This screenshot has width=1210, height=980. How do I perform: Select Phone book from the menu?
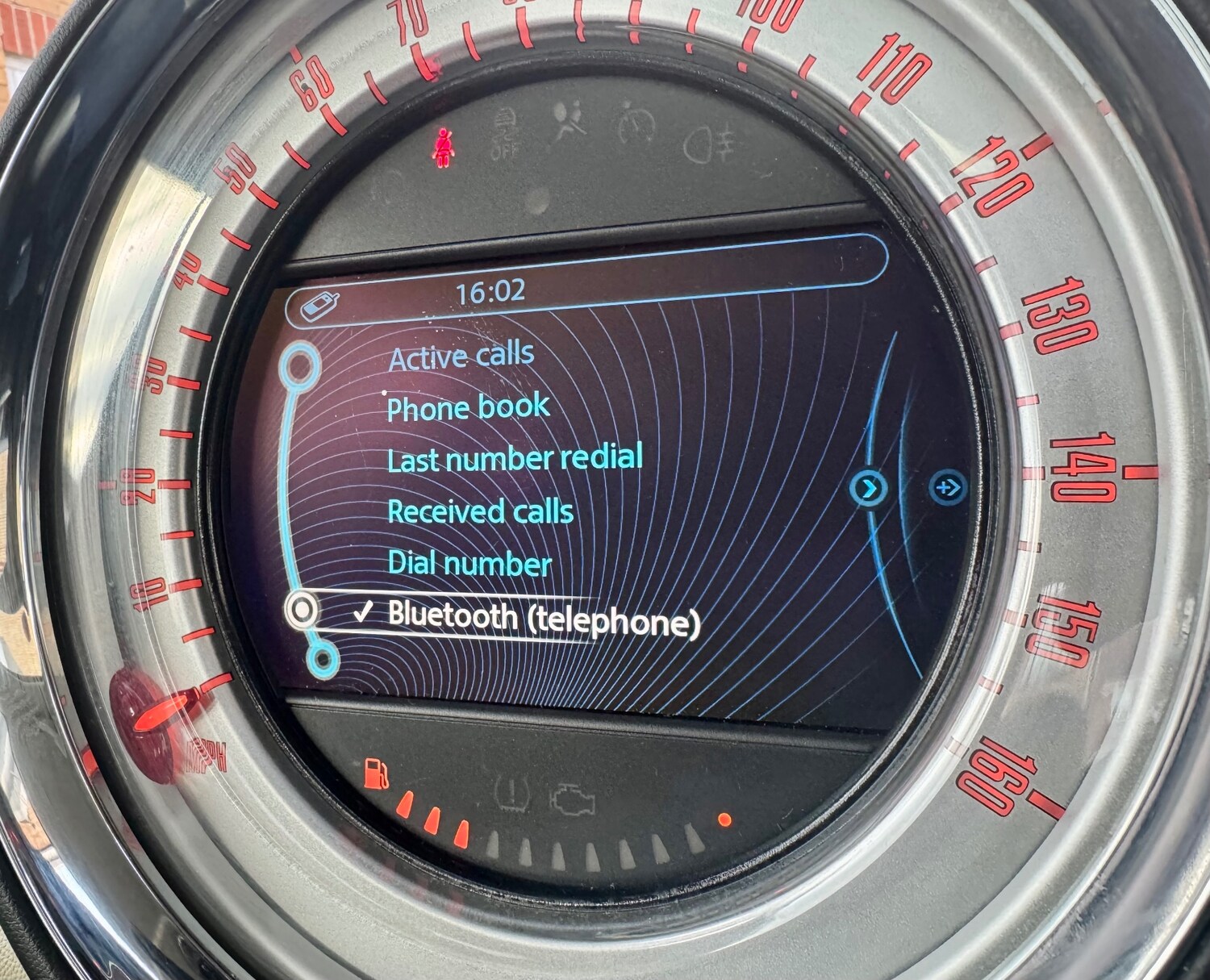[x=468, y=408]
